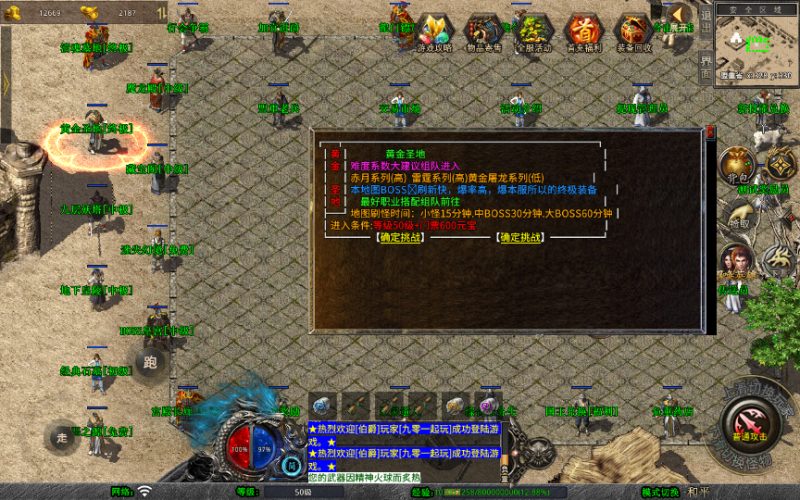Choose the right 确定挑战 confirm challenge option
Viewport: 800px width, 500px height.
[523, 237]
